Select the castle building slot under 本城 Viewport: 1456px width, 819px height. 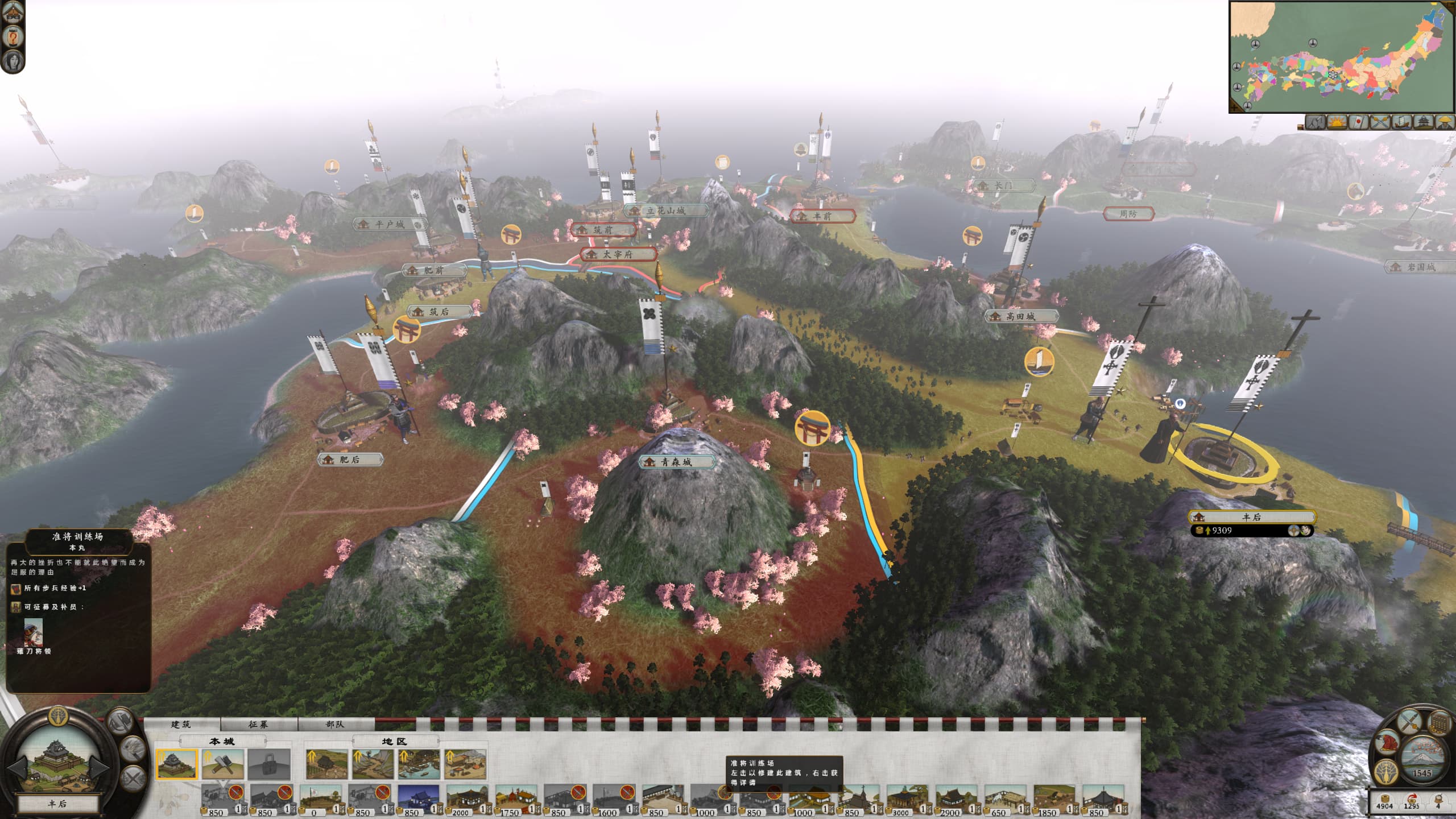pyautogui.click(x=177, y=764)
